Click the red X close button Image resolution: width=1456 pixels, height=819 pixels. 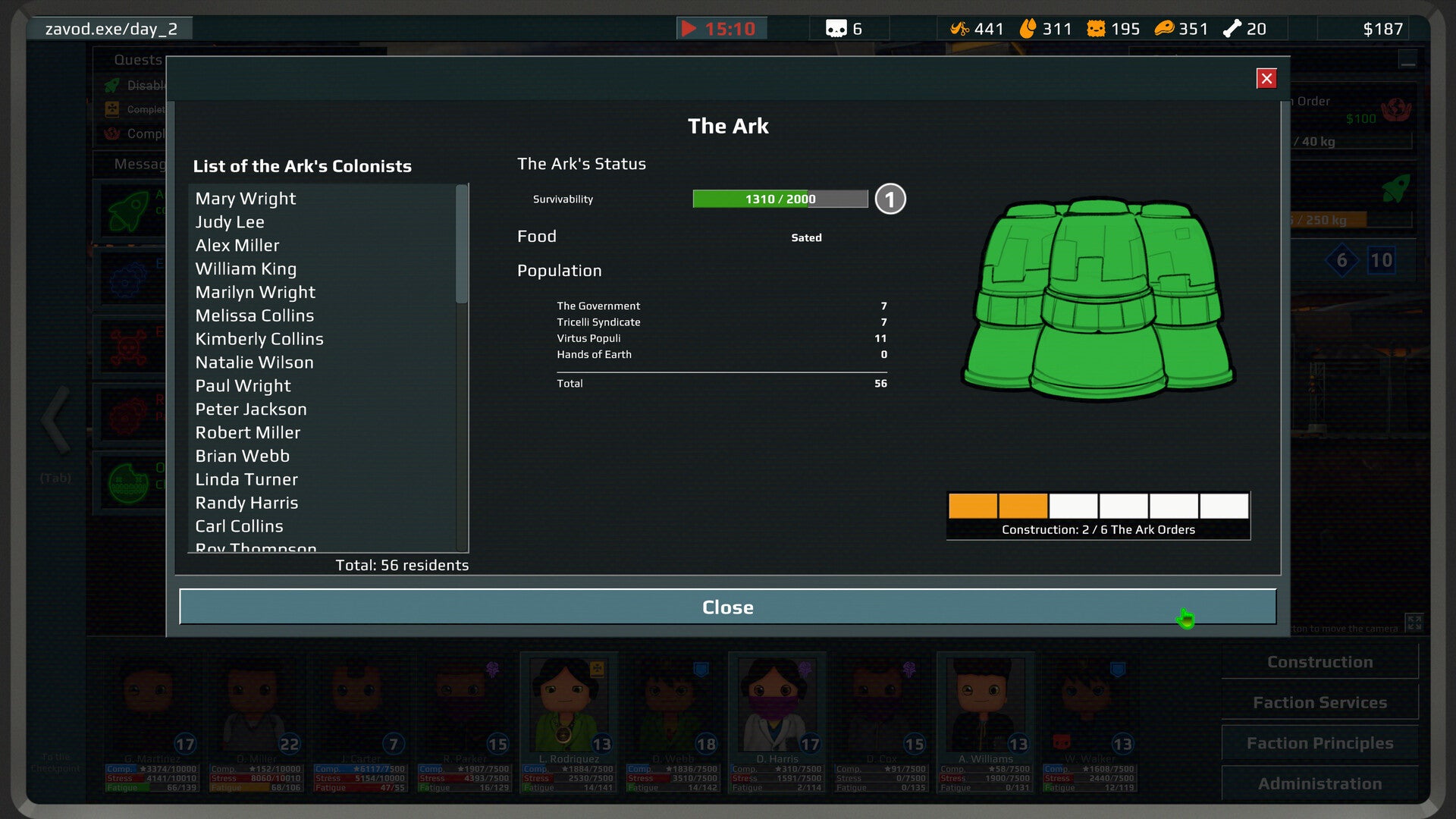tap(1266, 79)
